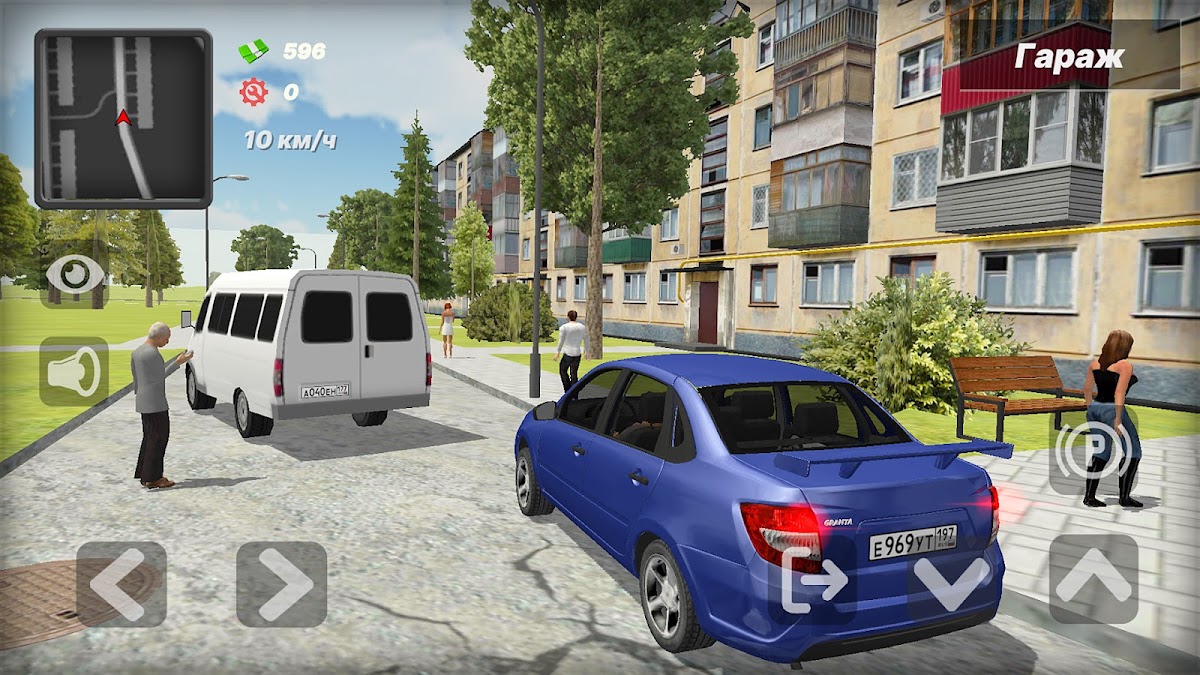Toggle sound with the speaker icon
Viewport: 1200px width, 675px height.
pos(75,372)
